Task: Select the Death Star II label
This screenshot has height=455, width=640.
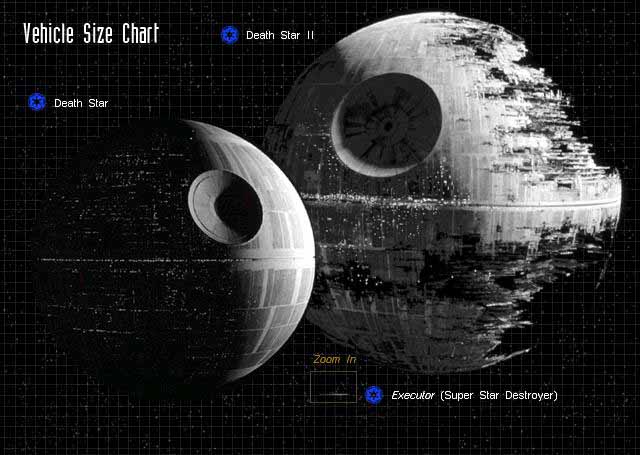Action: coord(280,35)
